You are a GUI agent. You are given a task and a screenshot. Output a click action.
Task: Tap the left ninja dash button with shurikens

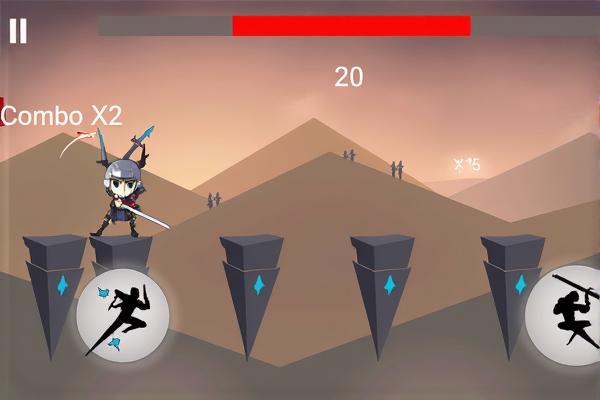pos(123,317)
